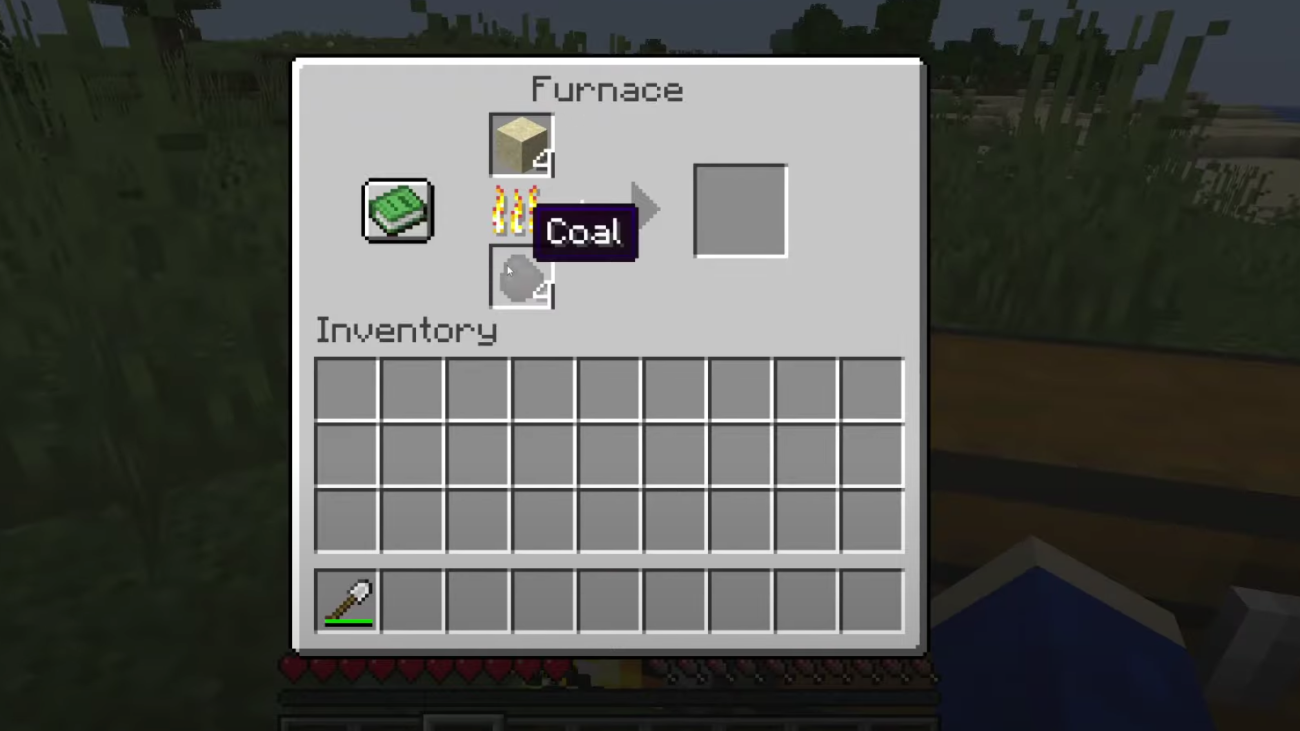Click the Coal tooltip
Image resolution: width=1300 pixels, height=731 pixels.
585,231
